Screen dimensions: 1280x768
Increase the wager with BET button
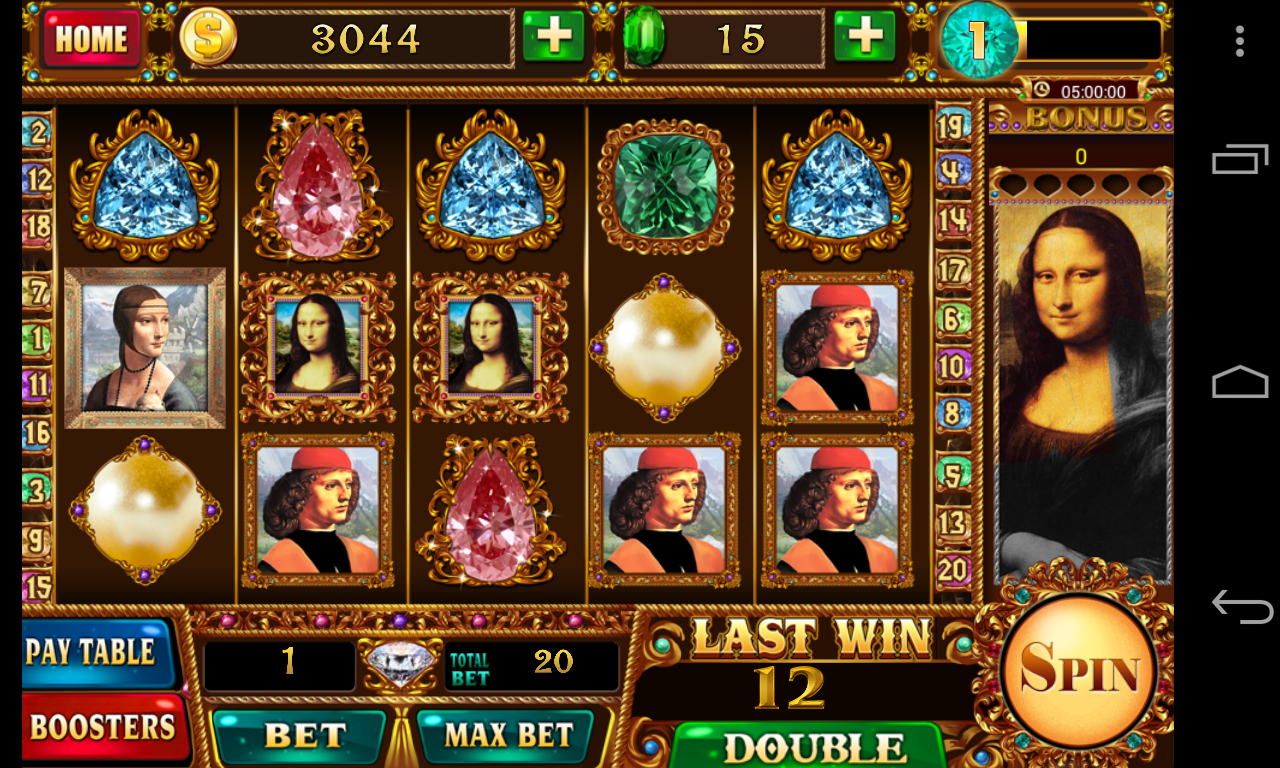click(x=303, y=736)
